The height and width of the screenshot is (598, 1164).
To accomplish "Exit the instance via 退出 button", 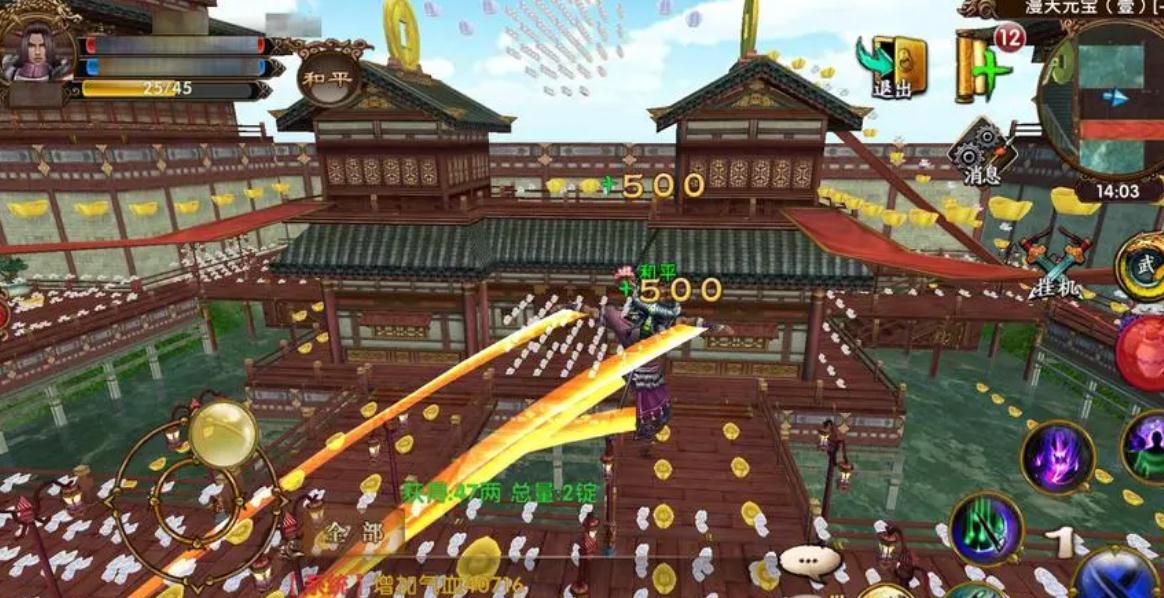I will (x=893, y=67).
